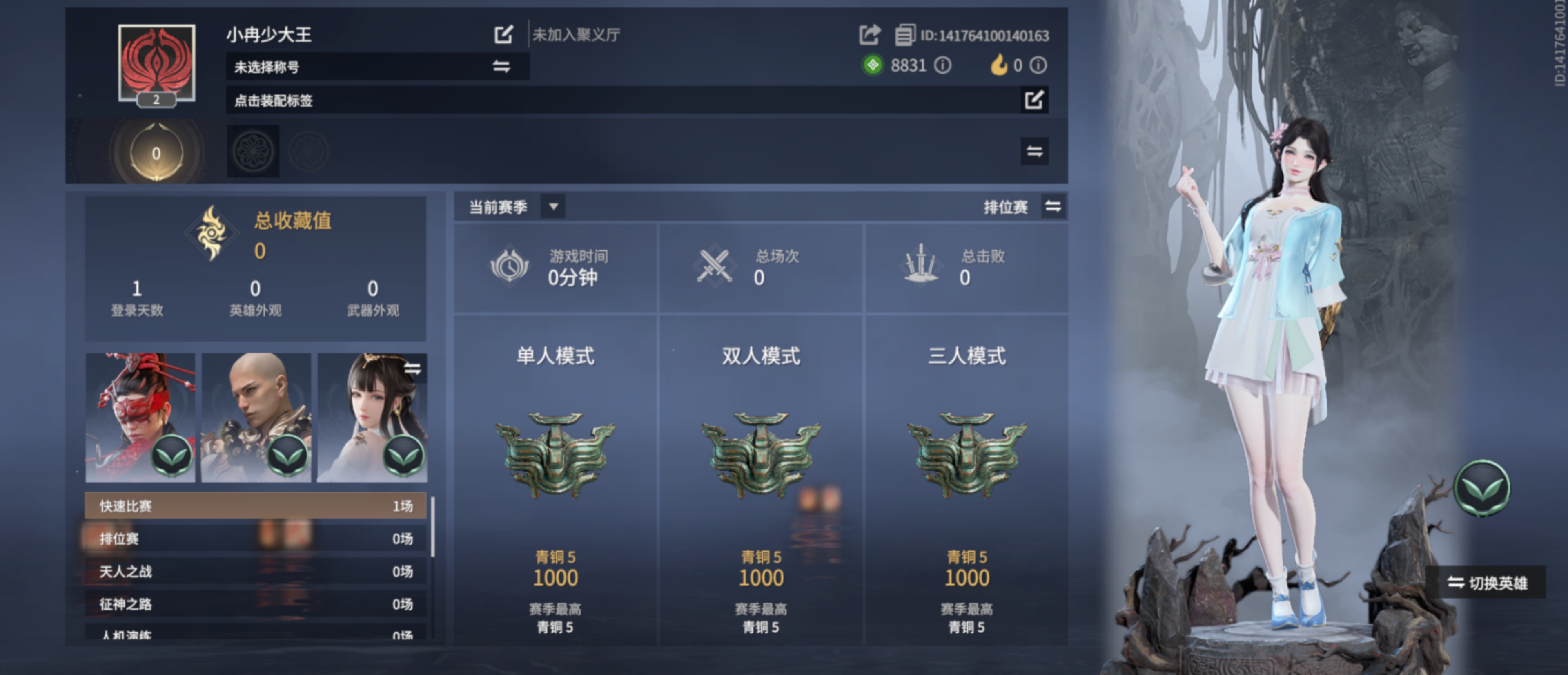The image size is (1568, 675).
Task: Choose the 快速比赛 match row
Action: pos(256,506)
